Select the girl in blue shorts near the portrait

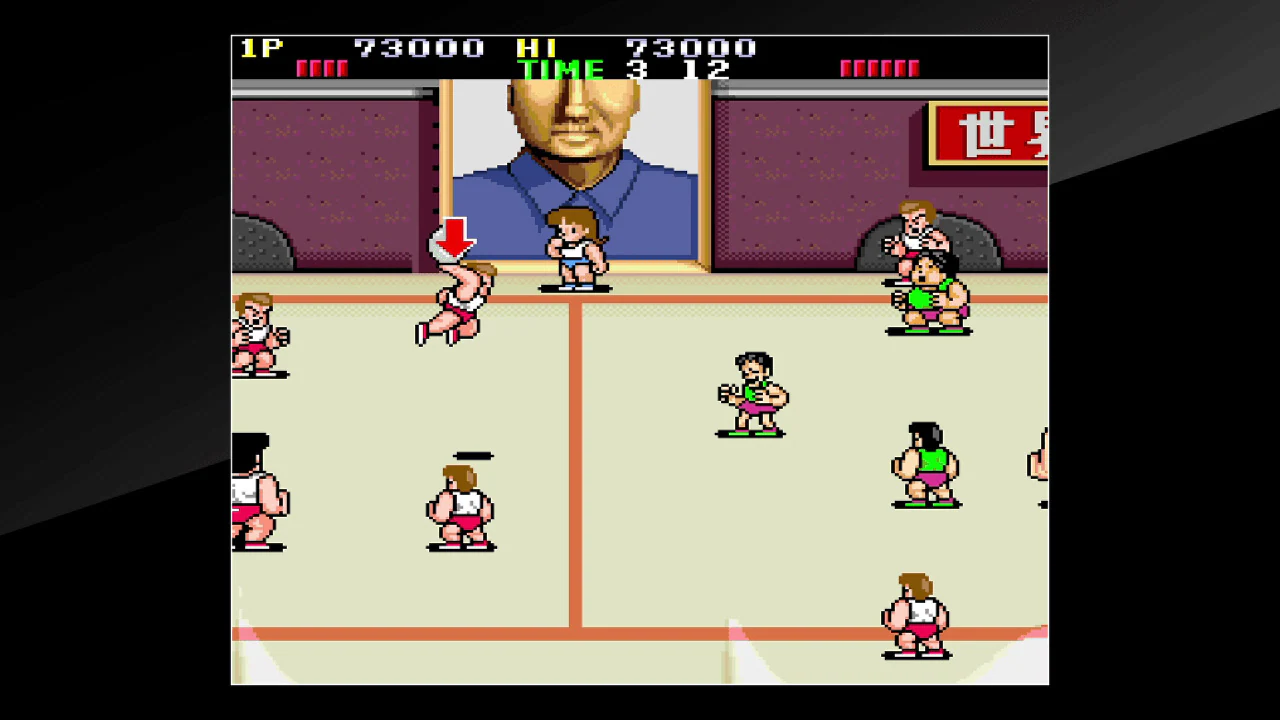[573, 252]
